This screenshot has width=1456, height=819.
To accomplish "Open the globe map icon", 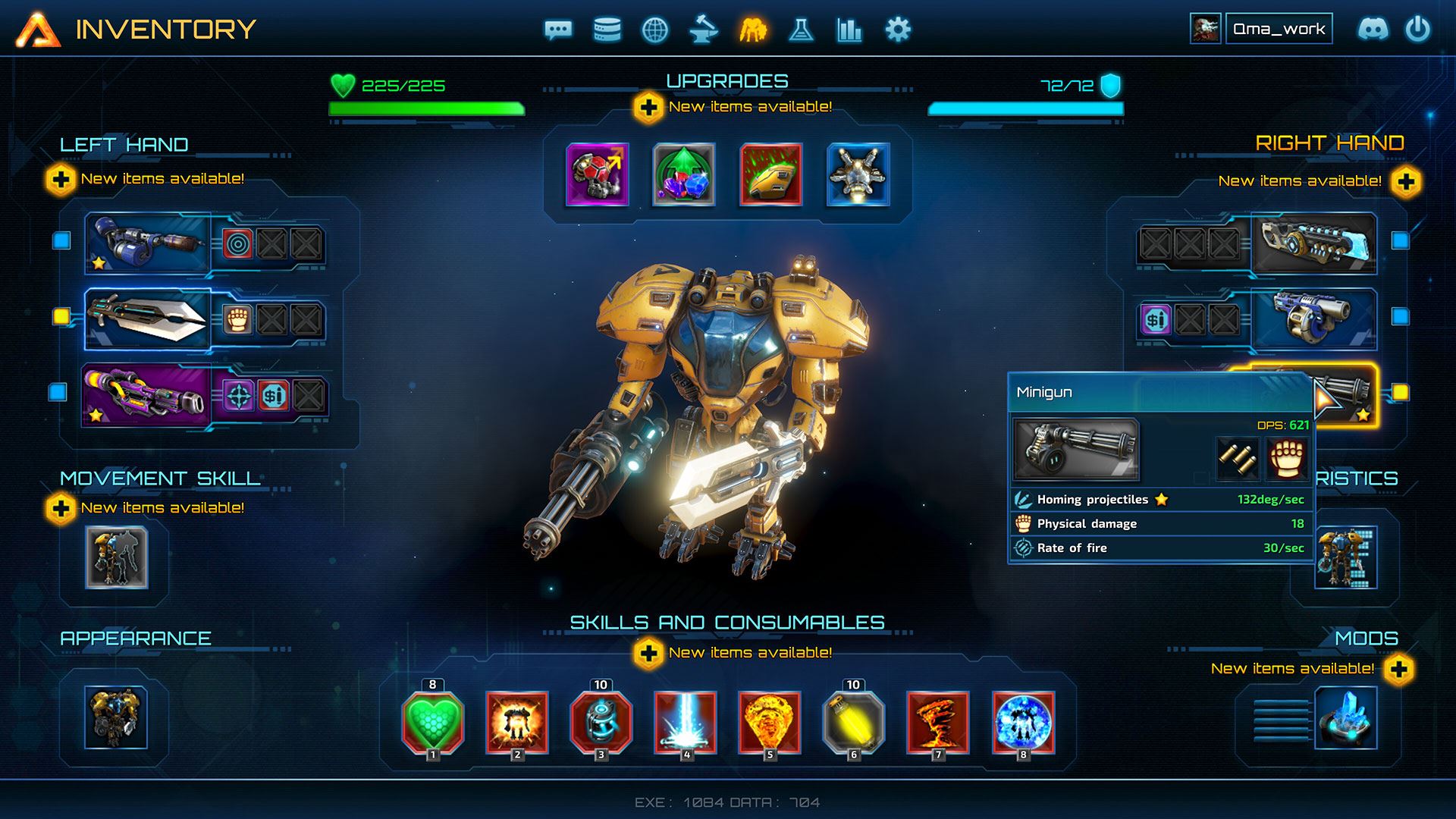I will [655, 30].
